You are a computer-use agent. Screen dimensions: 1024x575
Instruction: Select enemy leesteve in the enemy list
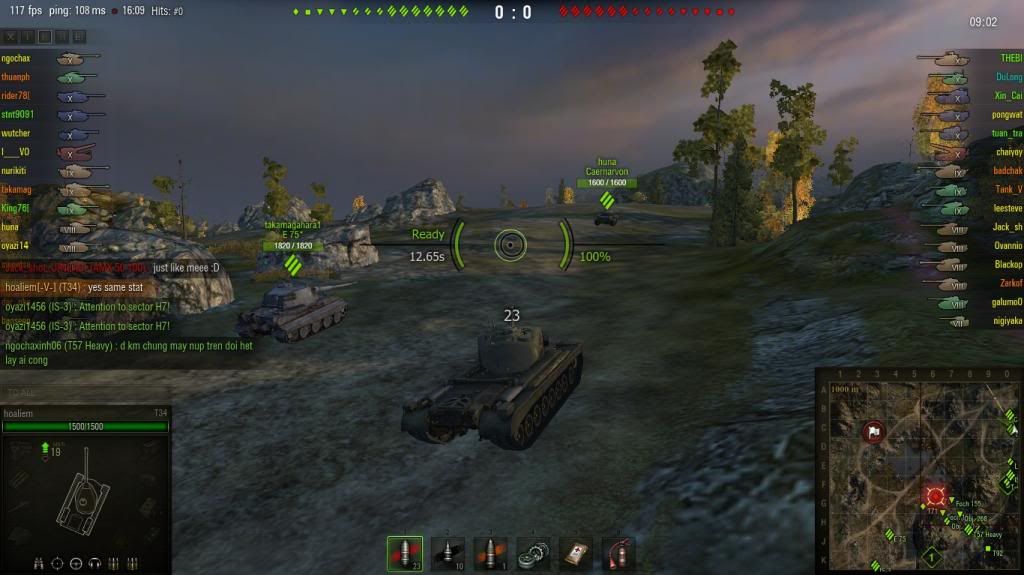(x=1006, y=208)
